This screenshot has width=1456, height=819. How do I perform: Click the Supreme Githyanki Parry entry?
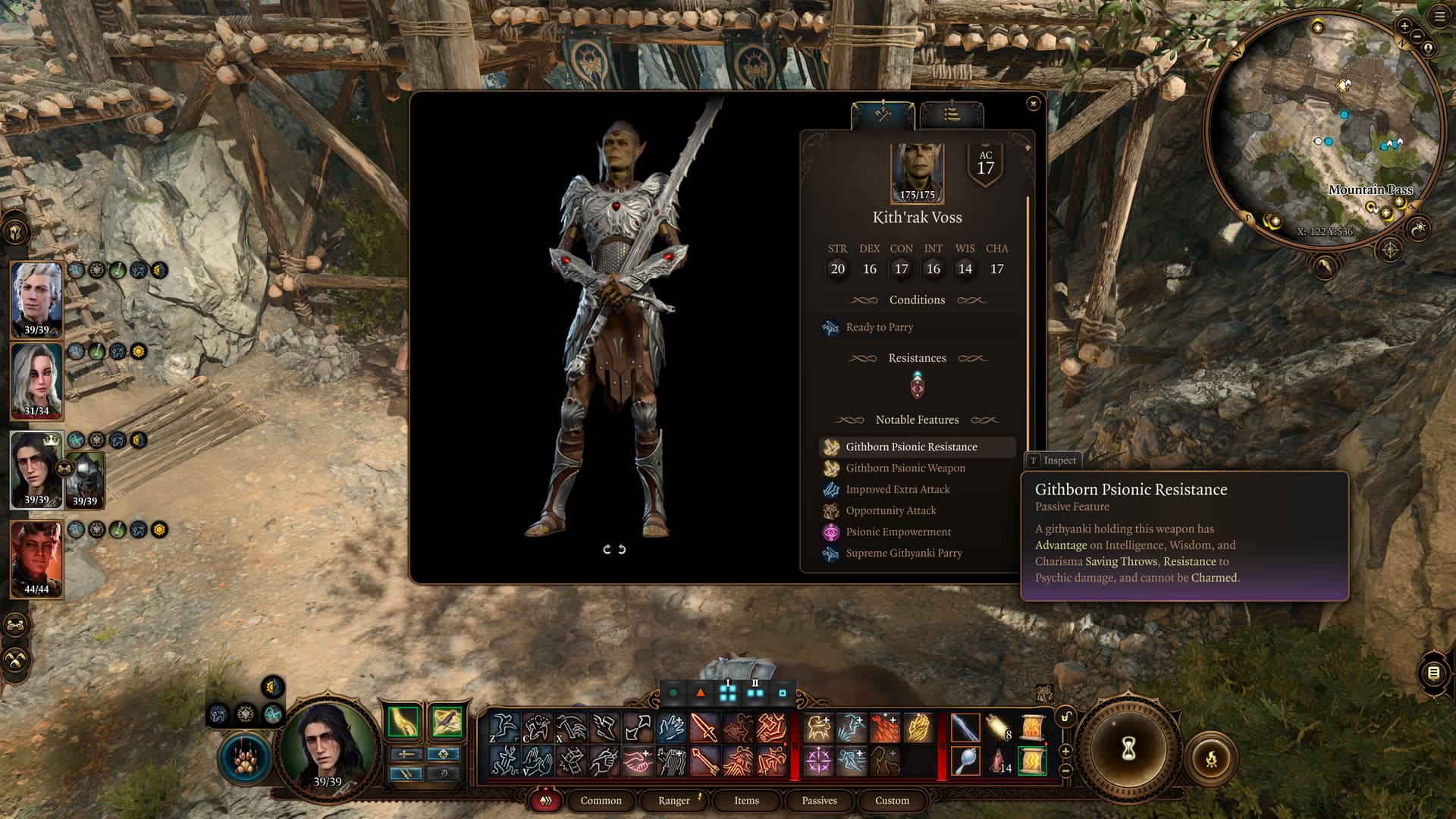pyautogui.click(x=904, y=554)
